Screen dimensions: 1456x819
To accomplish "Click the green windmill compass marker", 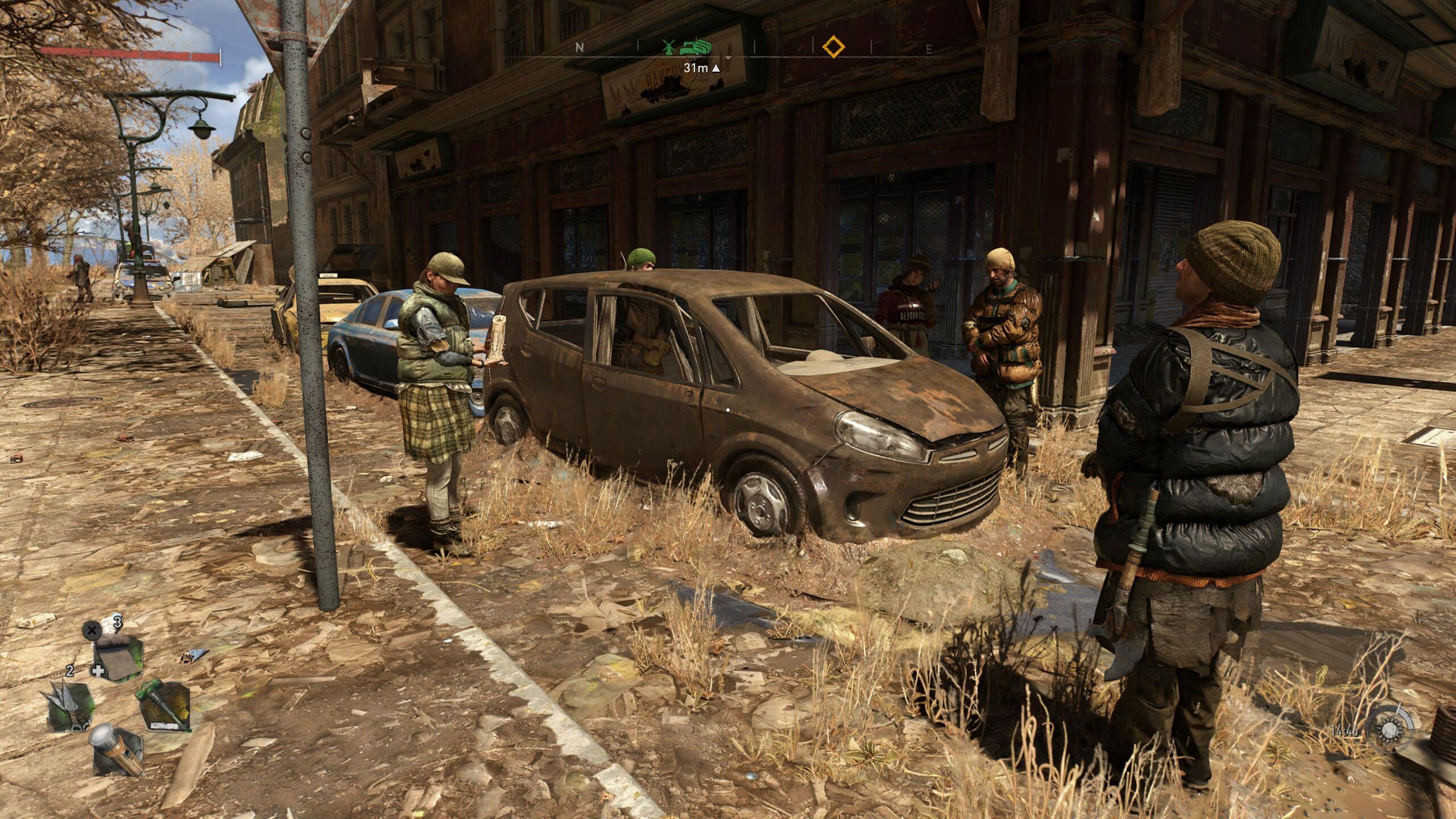I will click(x=669, y=47).
